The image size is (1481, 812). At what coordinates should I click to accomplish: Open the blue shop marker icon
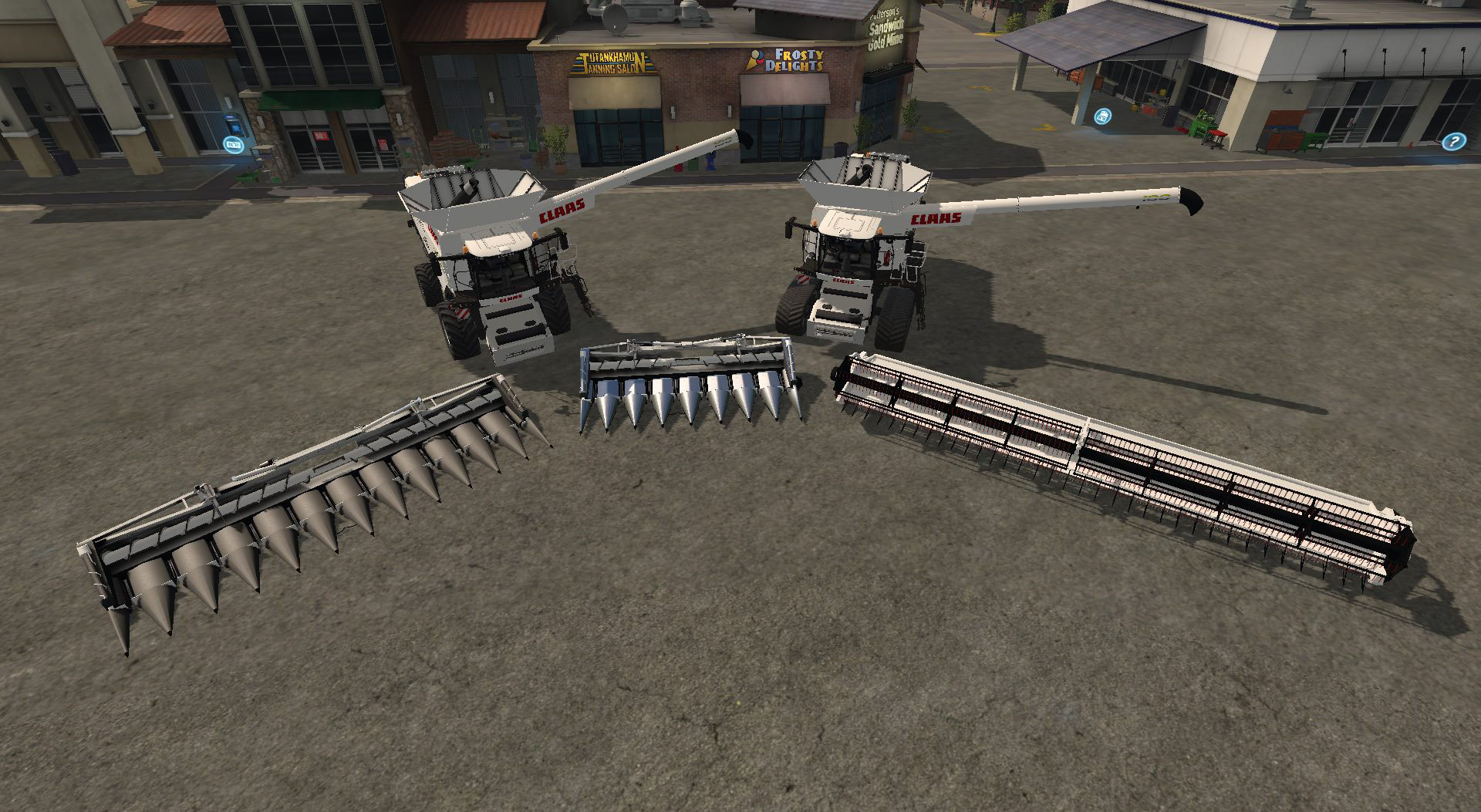tap(1104, 117)
